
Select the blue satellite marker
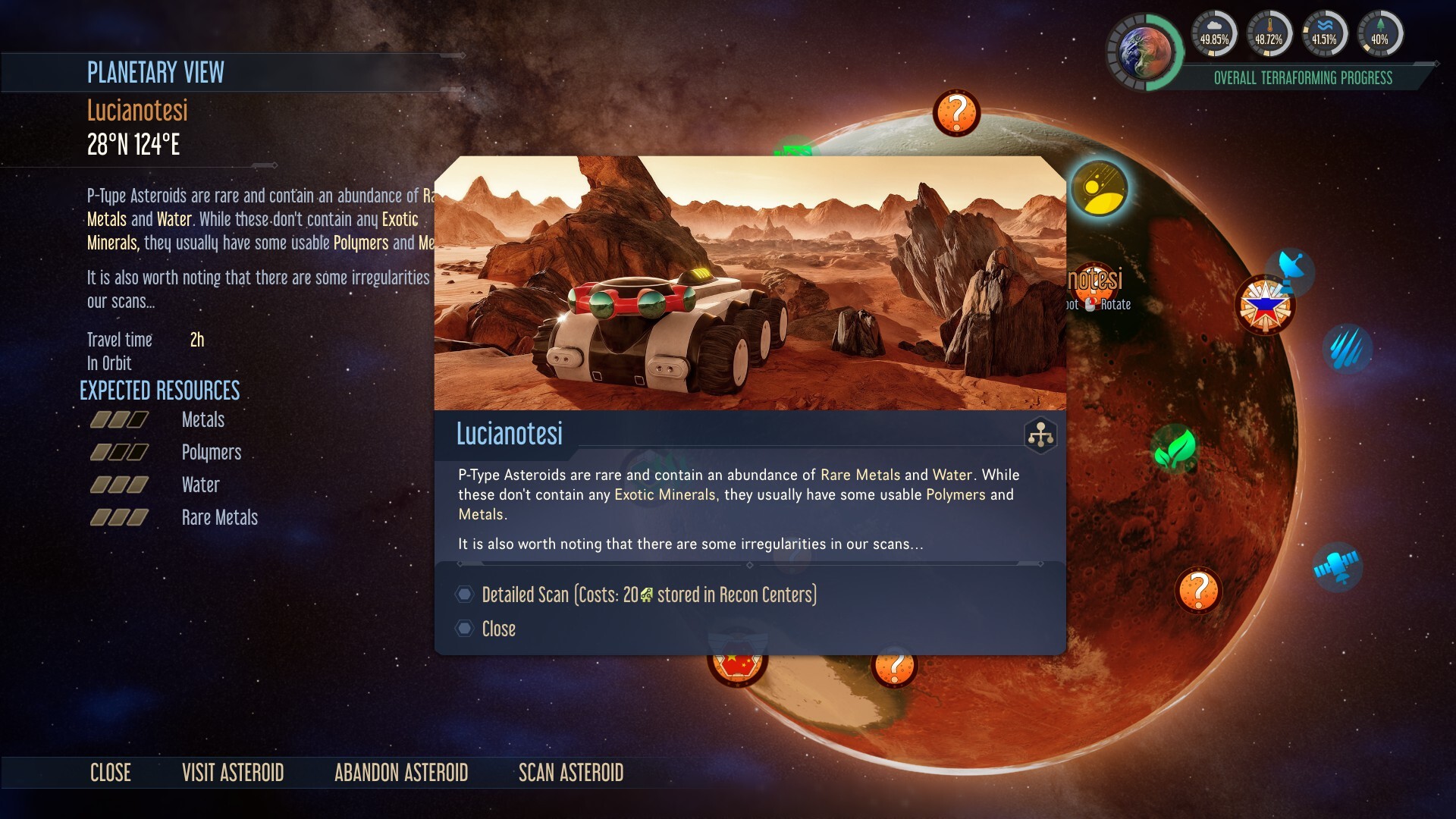tap(1337, 567)
